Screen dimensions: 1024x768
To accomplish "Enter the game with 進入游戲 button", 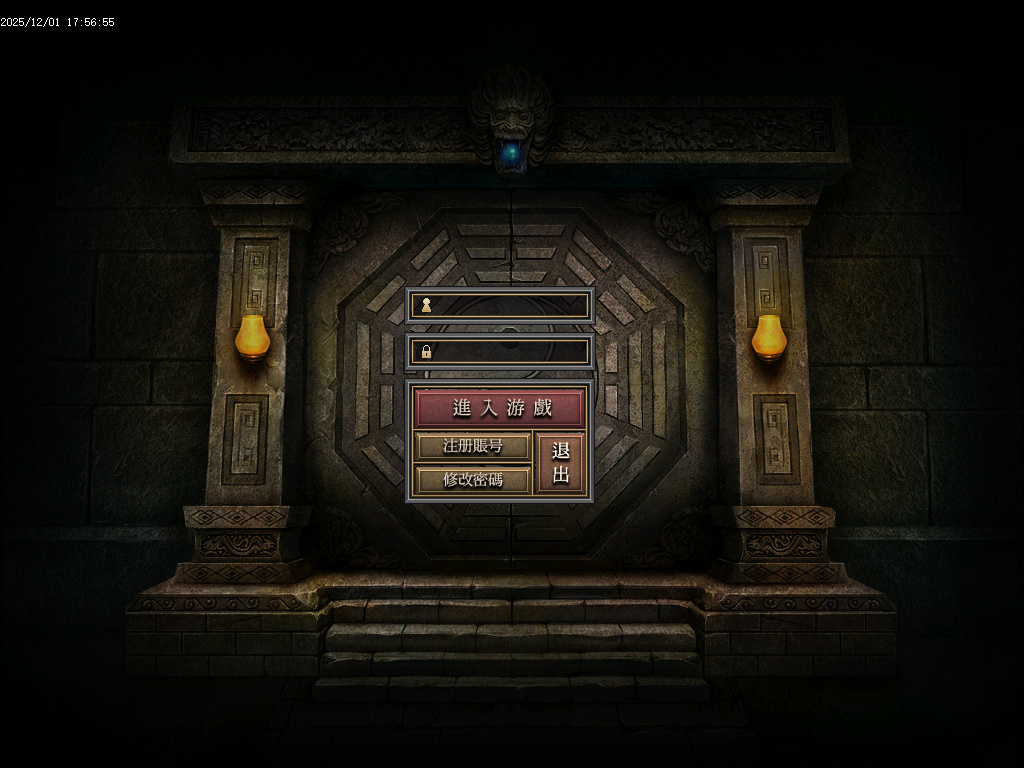I will pos(499,408).
